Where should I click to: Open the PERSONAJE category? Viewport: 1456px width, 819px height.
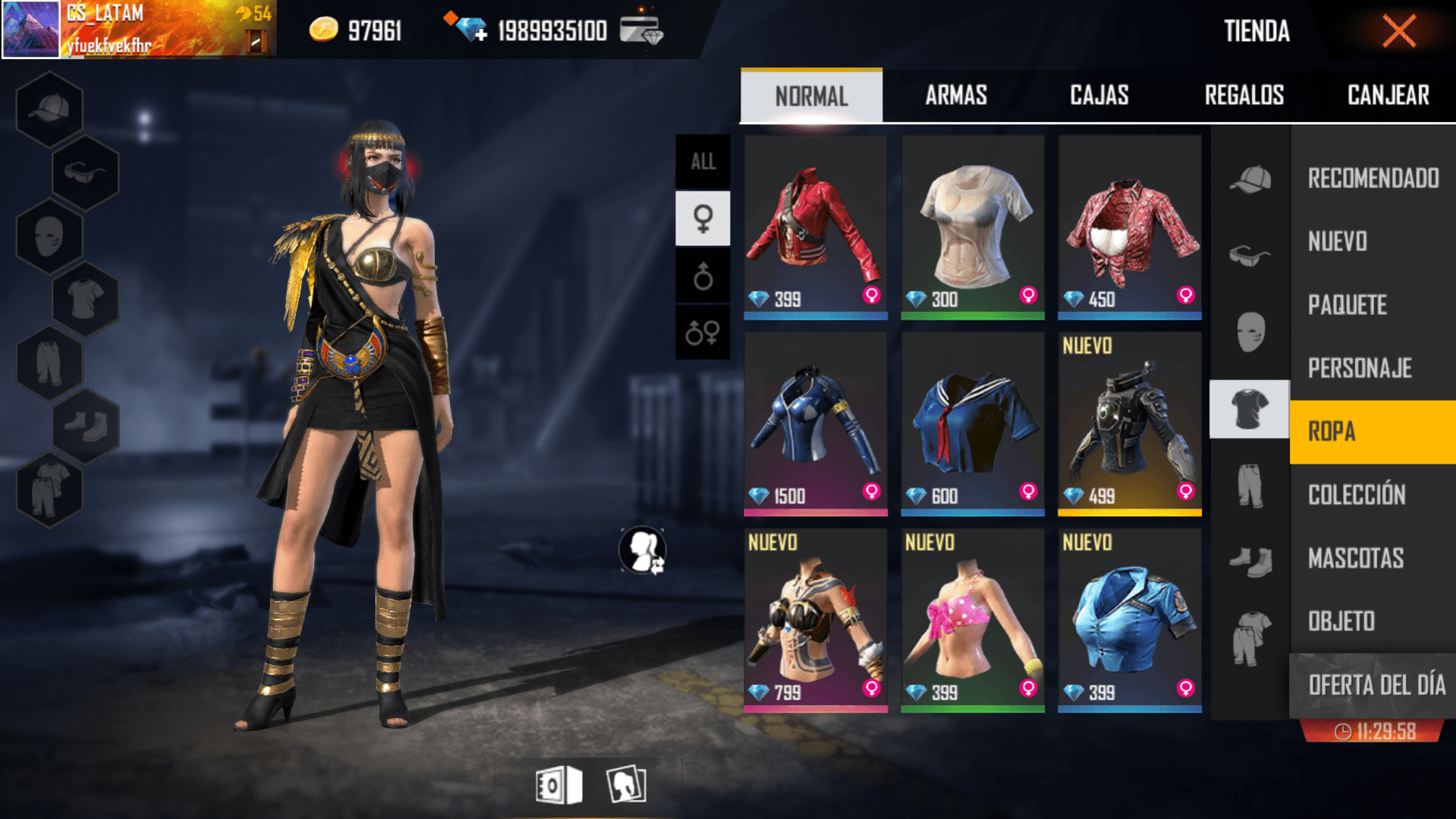pyautogui.click(x=1359, y=368)
